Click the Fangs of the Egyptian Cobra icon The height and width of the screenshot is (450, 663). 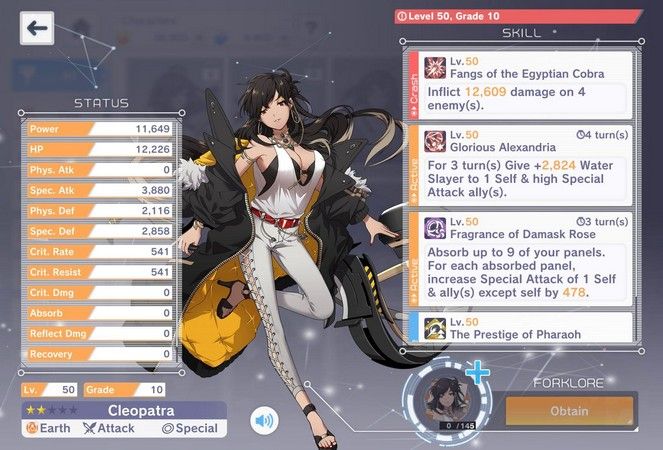(x=436, y=67)
